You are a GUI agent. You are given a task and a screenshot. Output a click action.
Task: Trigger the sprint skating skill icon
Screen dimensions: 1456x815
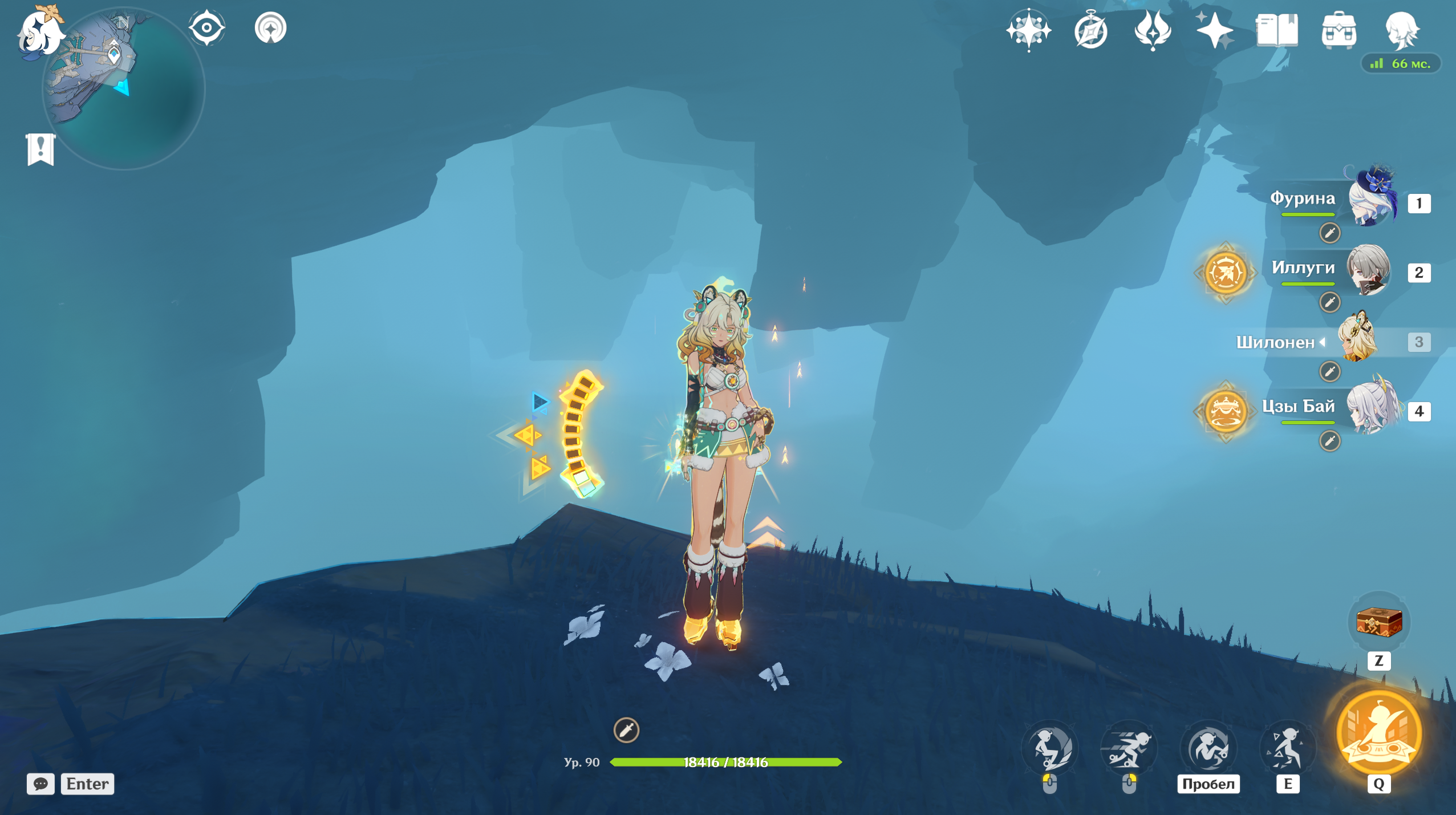pos(1129,749)
